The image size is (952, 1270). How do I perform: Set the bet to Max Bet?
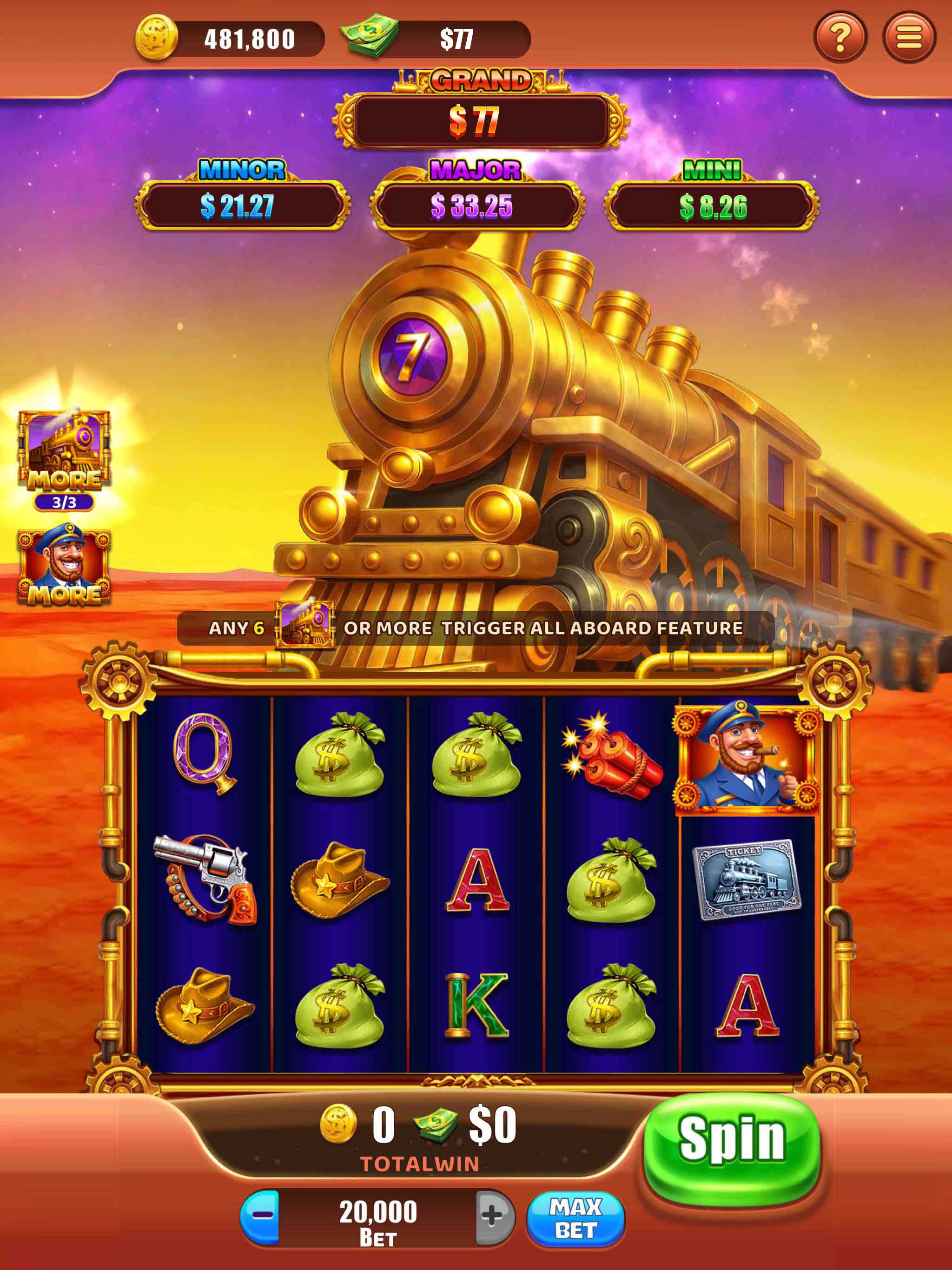click(575, 1219)
